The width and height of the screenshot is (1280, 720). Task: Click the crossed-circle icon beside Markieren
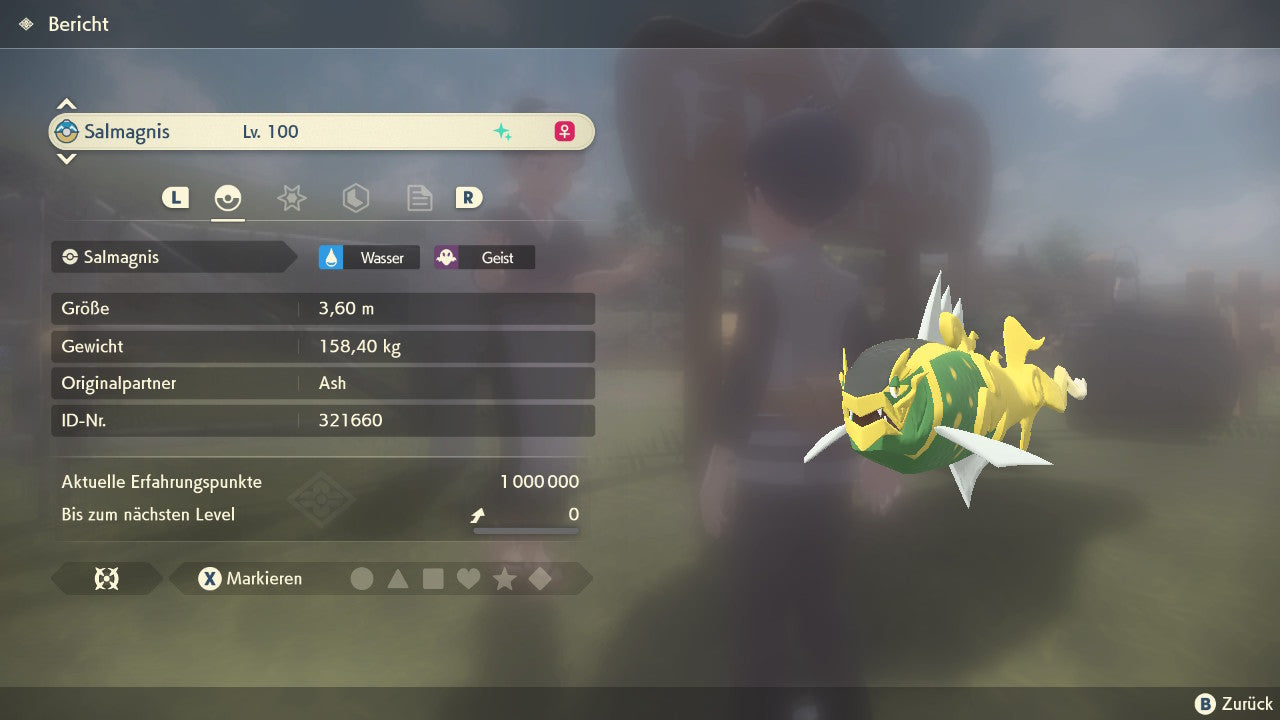pyautogui.click(x=106, y=578)
